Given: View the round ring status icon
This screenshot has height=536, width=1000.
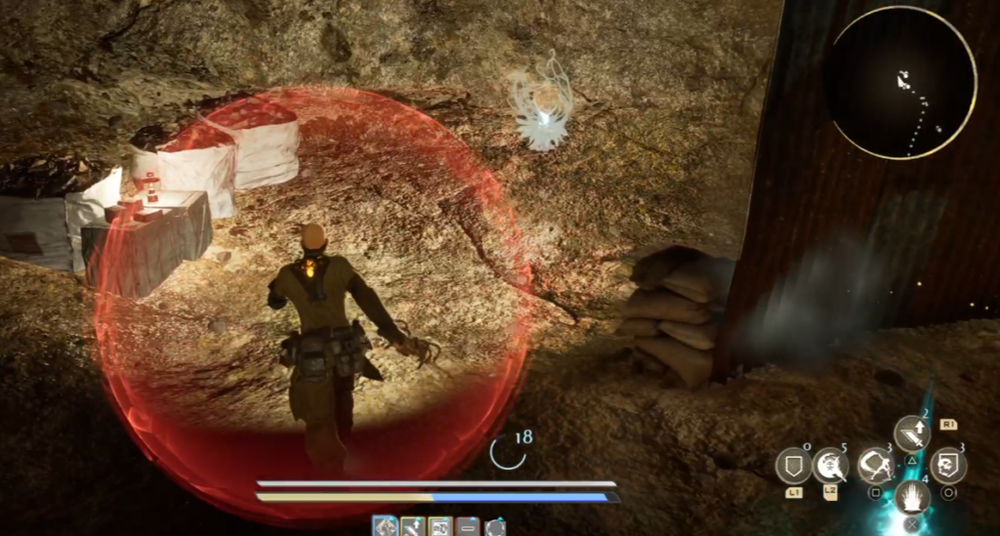Looking at the screenshot, I should [x=495, y=526].
